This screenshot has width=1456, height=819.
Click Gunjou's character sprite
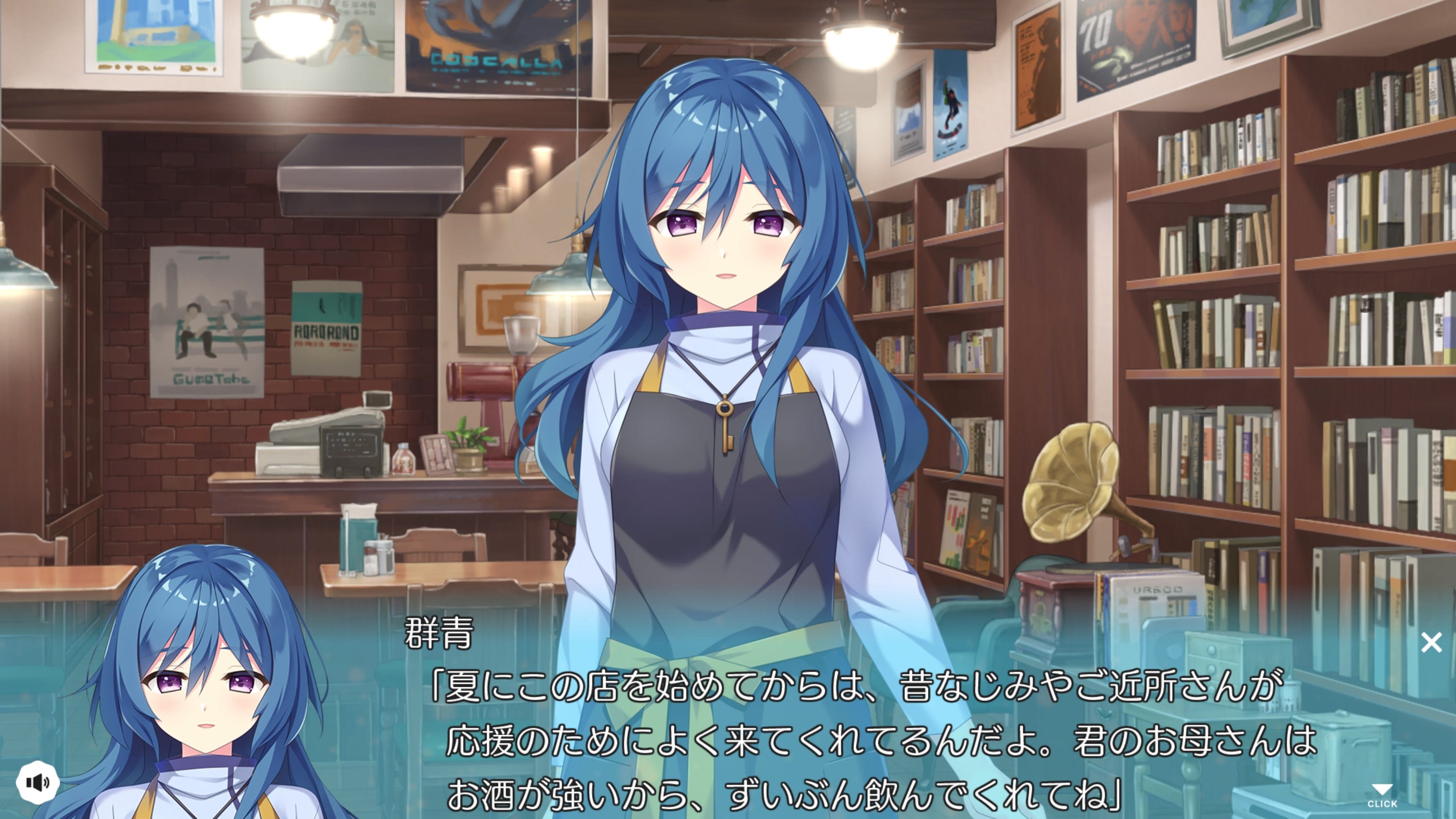click(723, 339)
